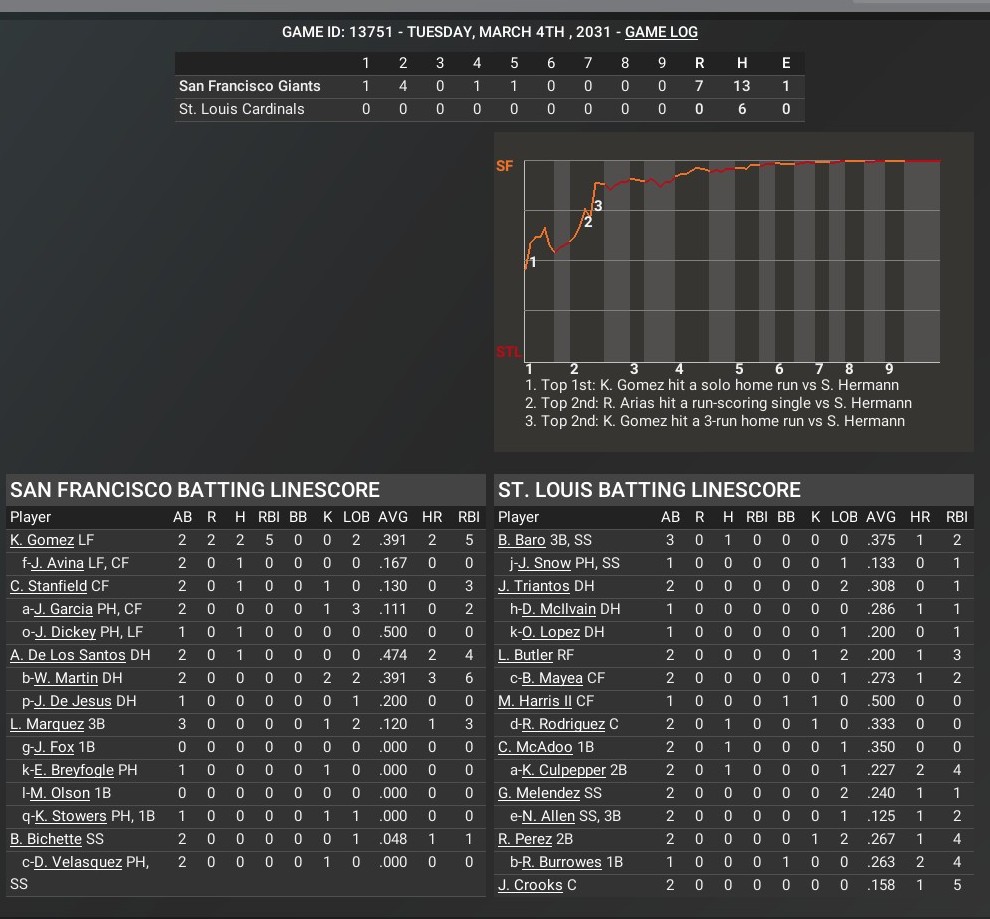Open the GAME LOG link
The width and height of the screenshot is (990, 919).
tap(661, 32)
